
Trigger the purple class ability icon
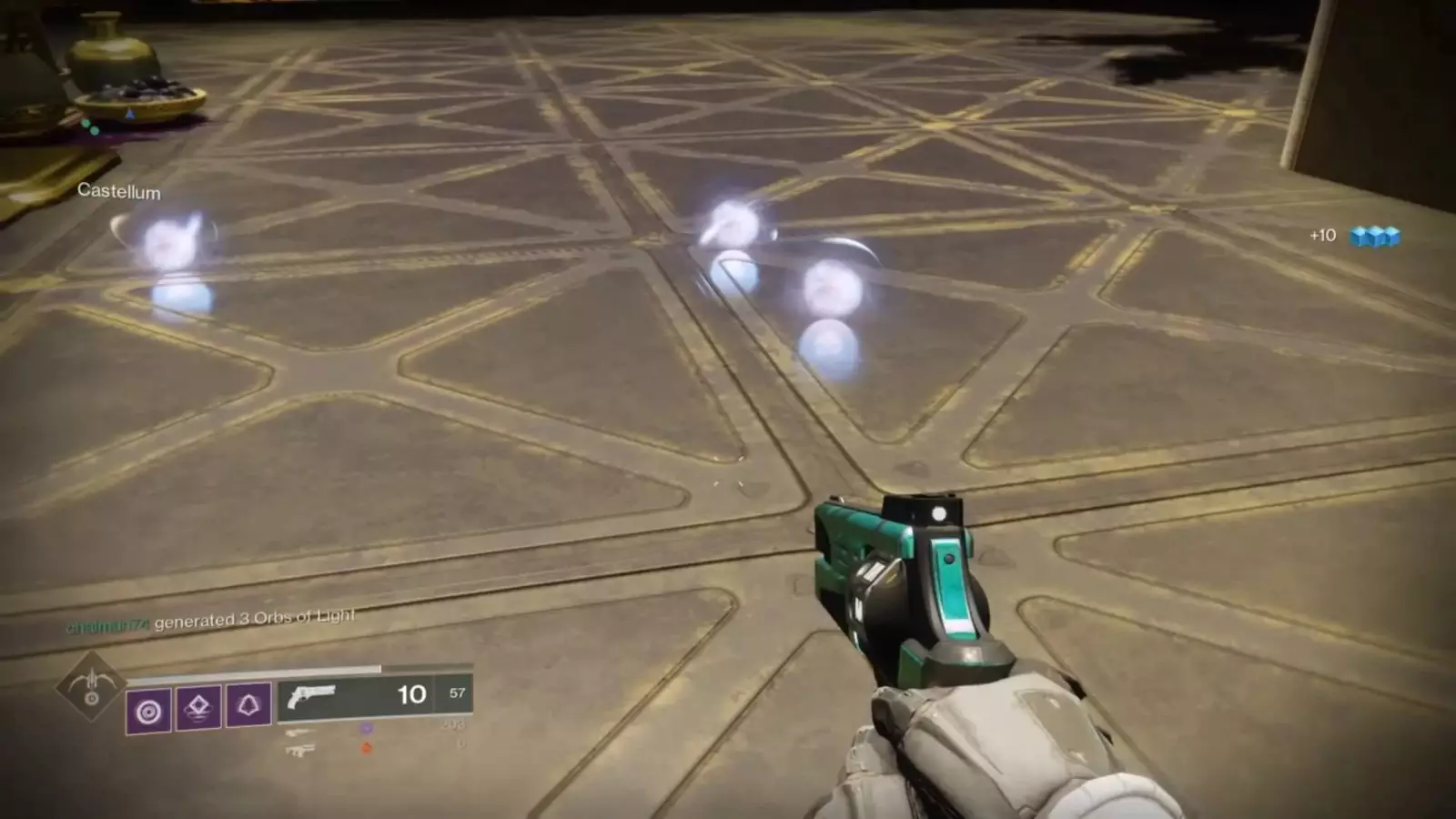tap(248, 704)
